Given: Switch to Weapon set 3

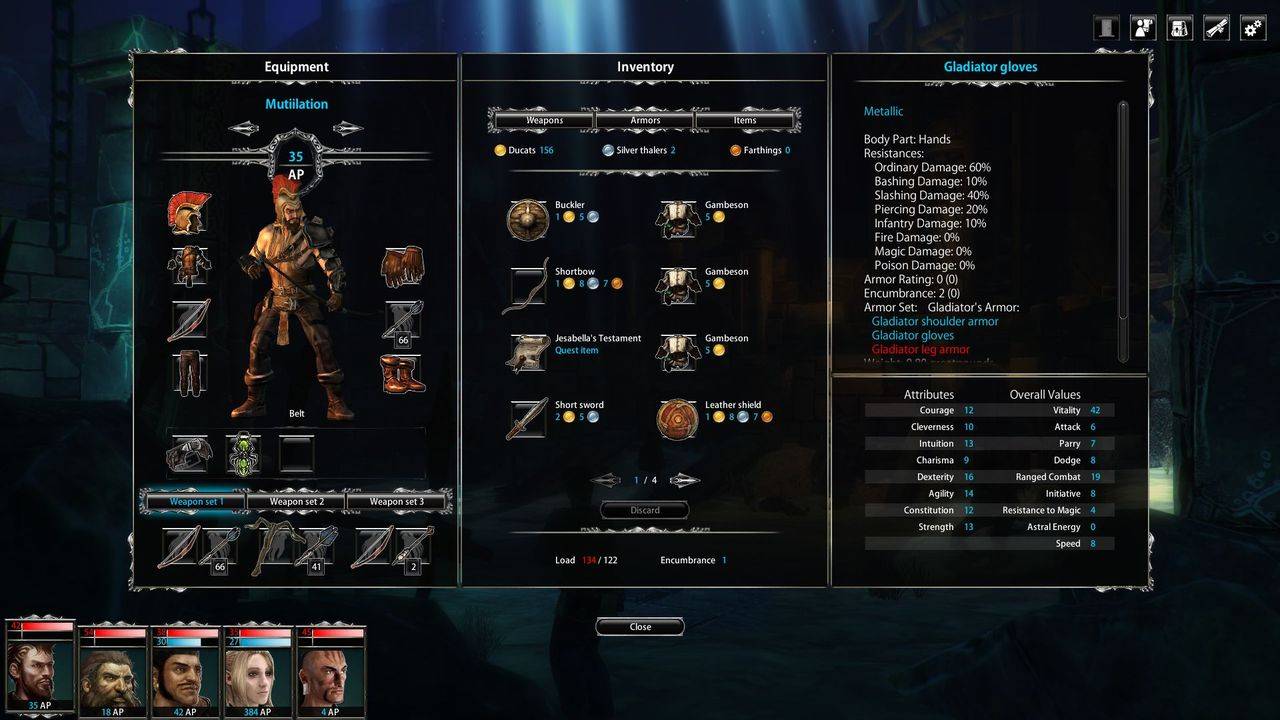Looking at the screenshot, I should click(x=396, y=501).
